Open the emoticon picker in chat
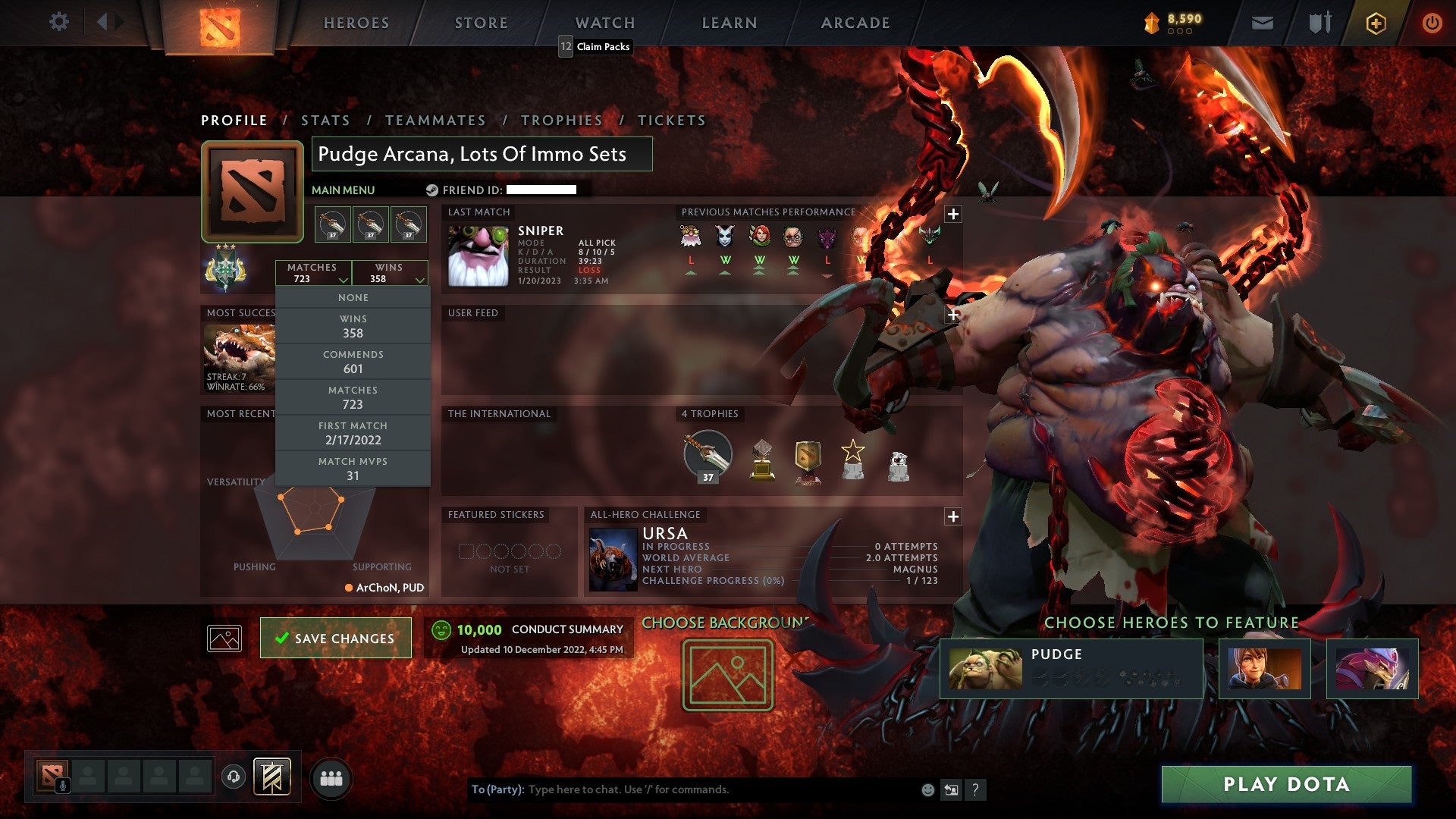Image resolution: width=1456 pixels, height=819 pixels. point(927,789)
